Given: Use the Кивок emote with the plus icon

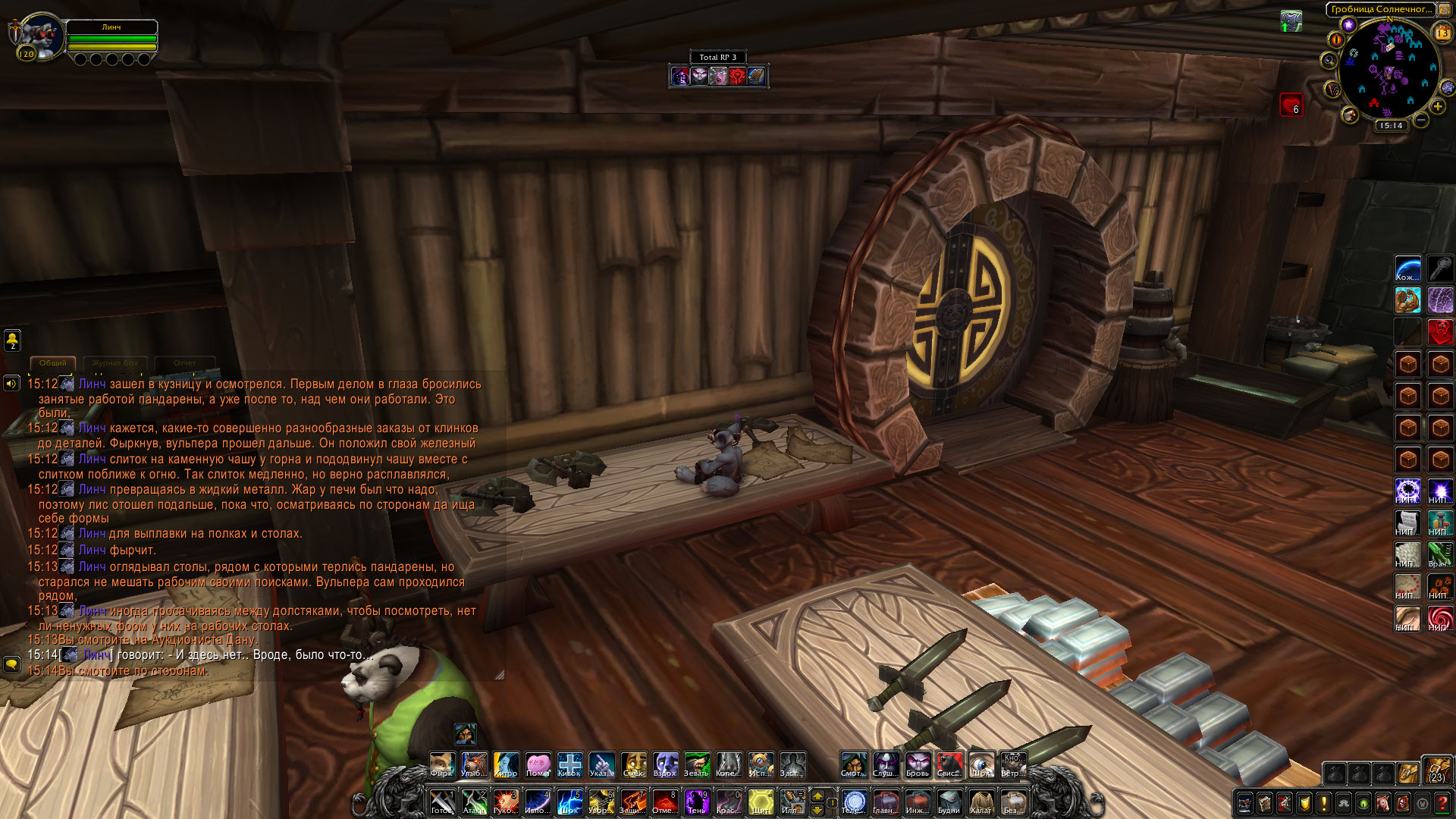Looking at the screenshot, I should tap(569, 764).
